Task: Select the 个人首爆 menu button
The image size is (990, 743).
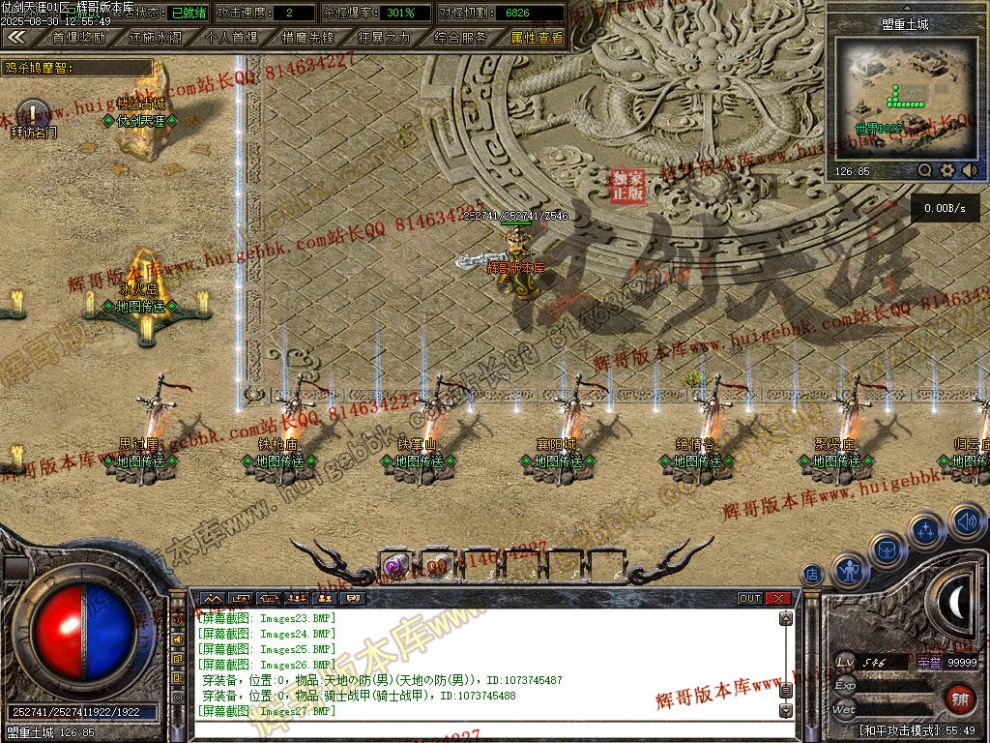Action: [x=231, y=37]
